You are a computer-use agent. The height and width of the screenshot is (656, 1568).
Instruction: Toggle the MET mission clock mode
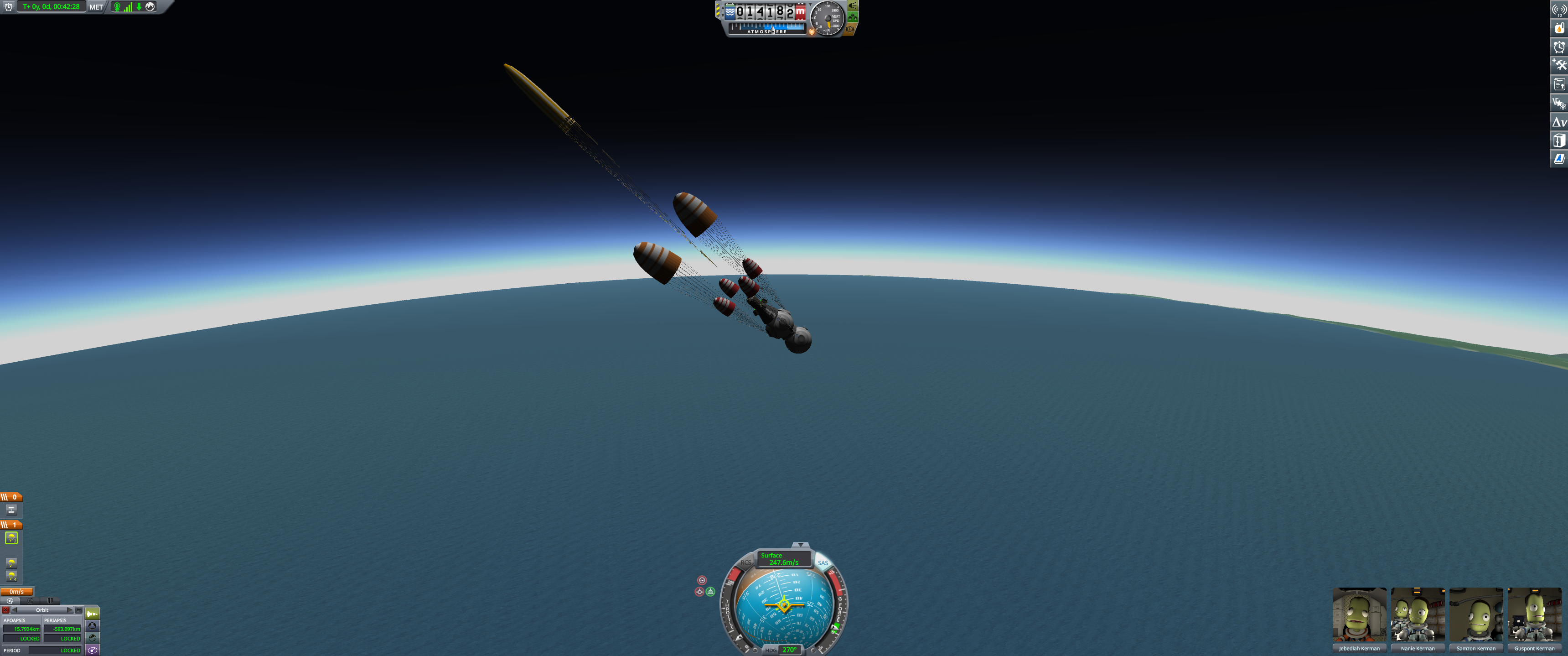coord(96,7)
